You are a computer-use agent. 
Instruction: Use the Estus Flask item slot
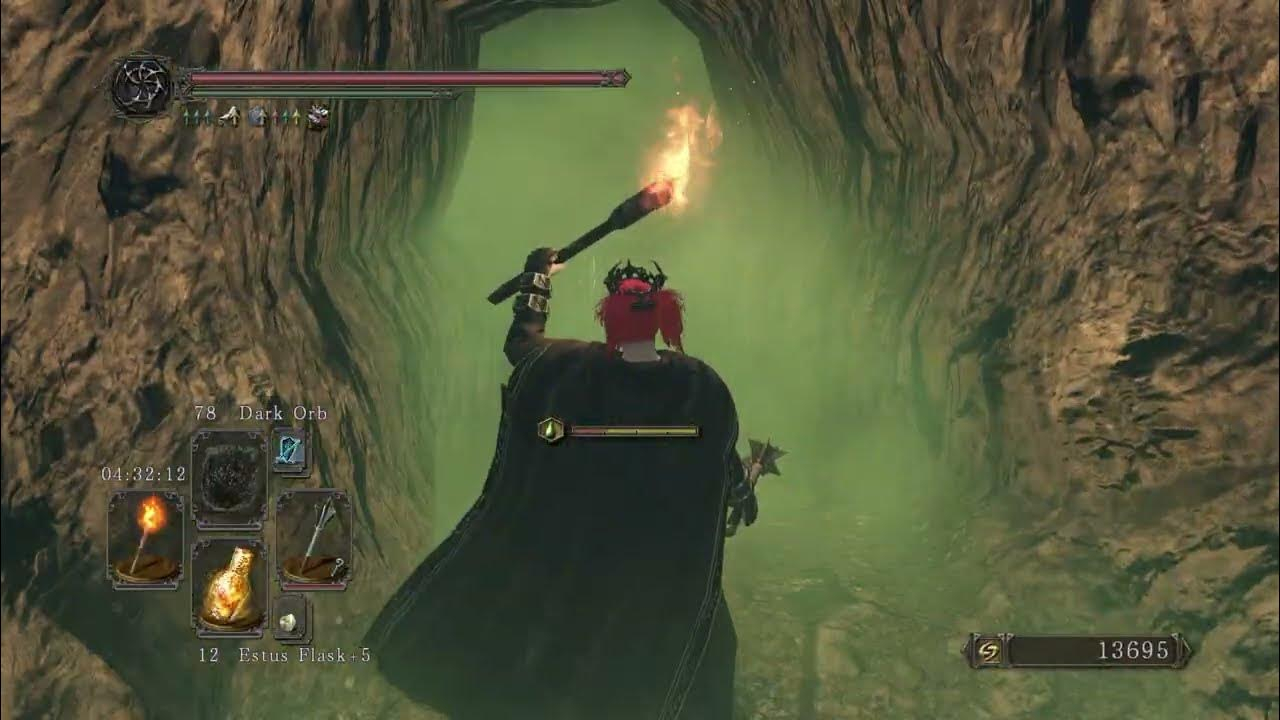(229, 588)
